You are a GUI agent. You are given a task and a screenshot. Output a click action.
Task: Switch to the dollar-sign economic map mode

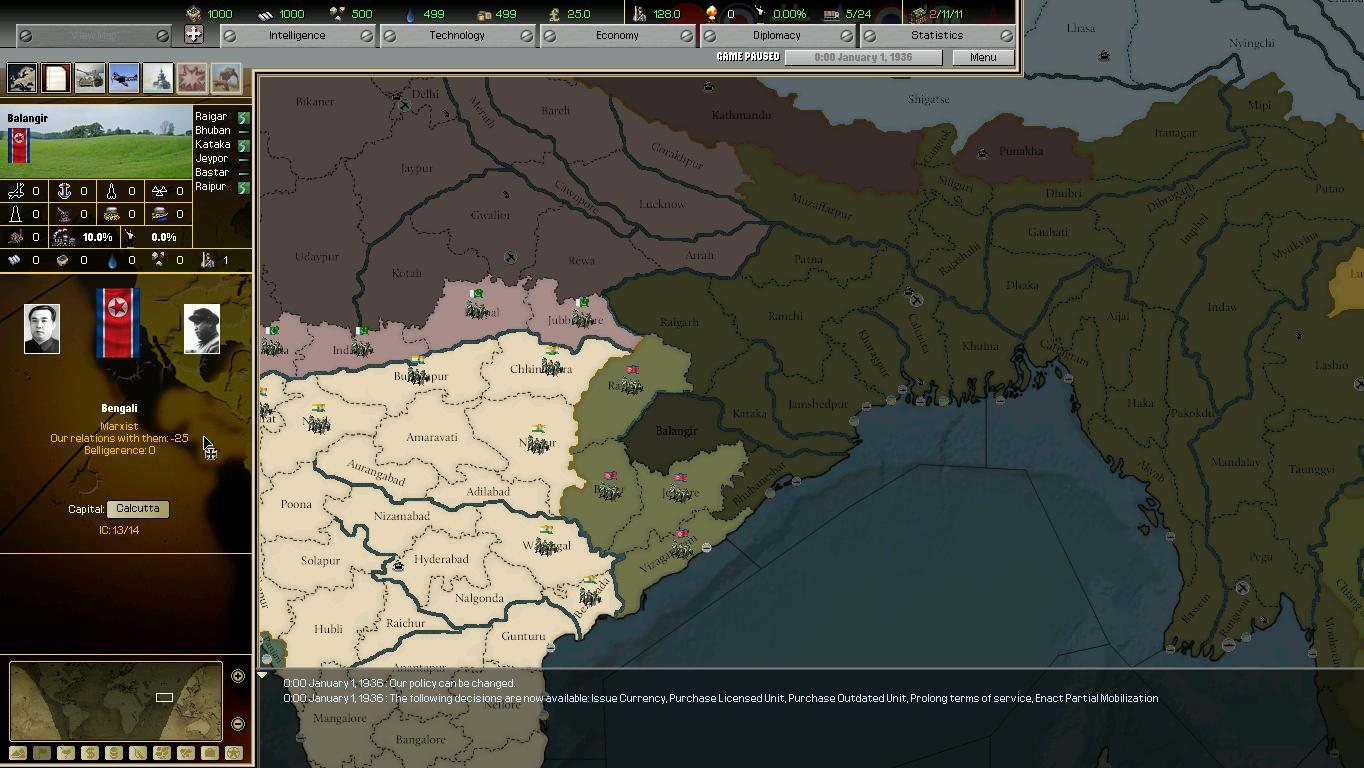coord(90,753)
